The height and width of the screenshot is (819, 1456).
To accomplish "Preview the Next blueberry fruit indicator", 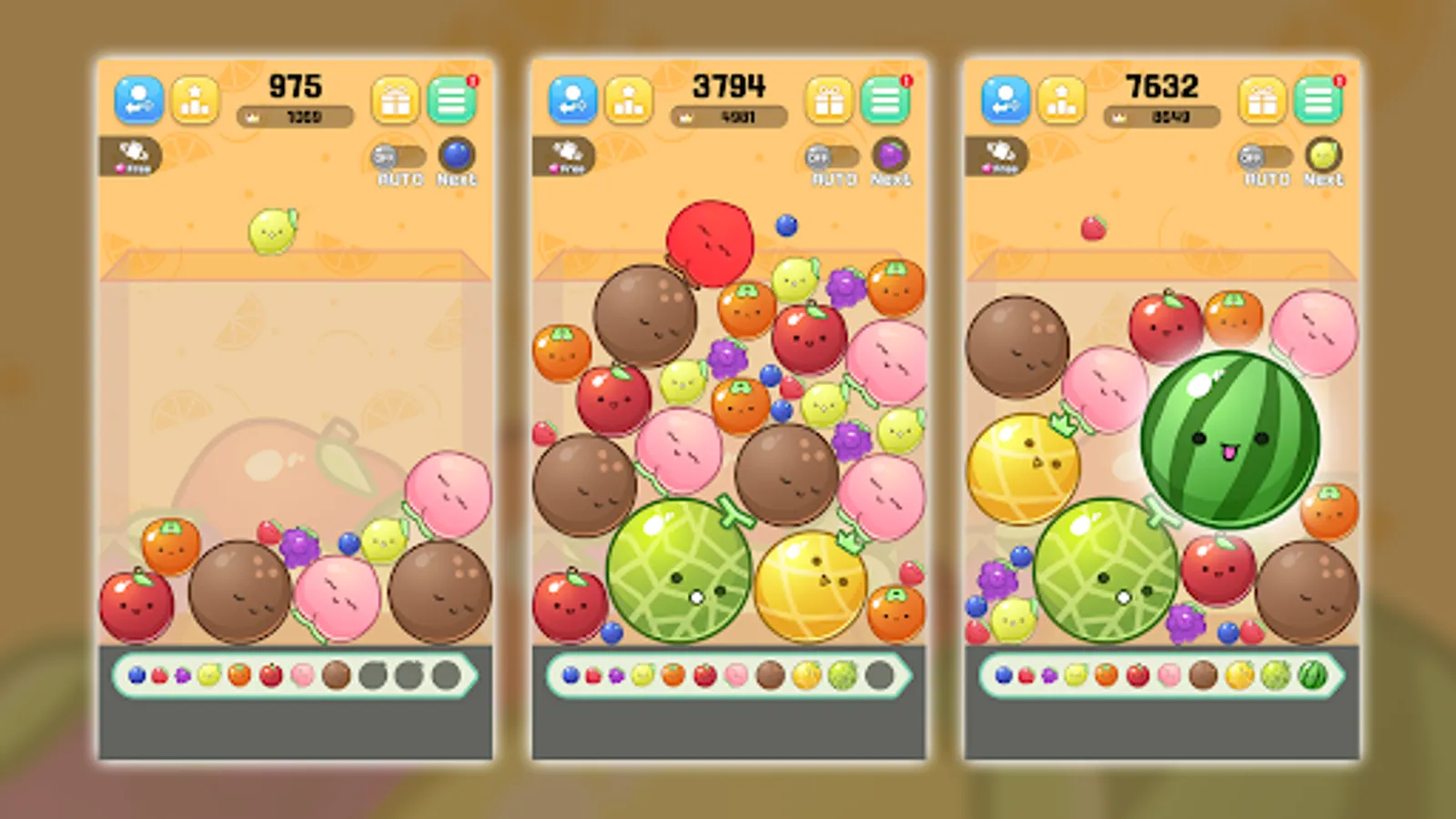I will [x=458, y=154].
